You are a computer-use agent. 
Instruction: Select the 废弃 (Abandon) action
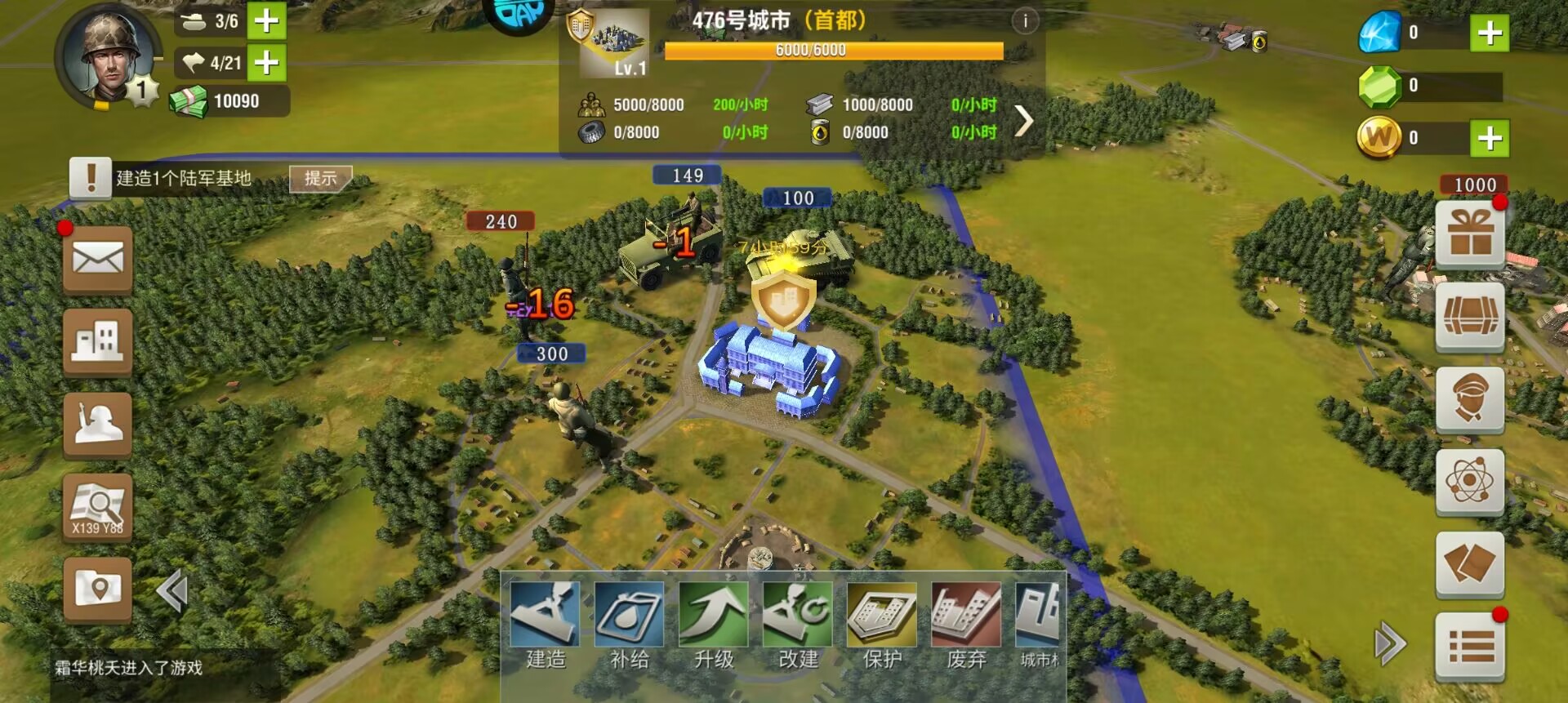click(x=966, y=625)
